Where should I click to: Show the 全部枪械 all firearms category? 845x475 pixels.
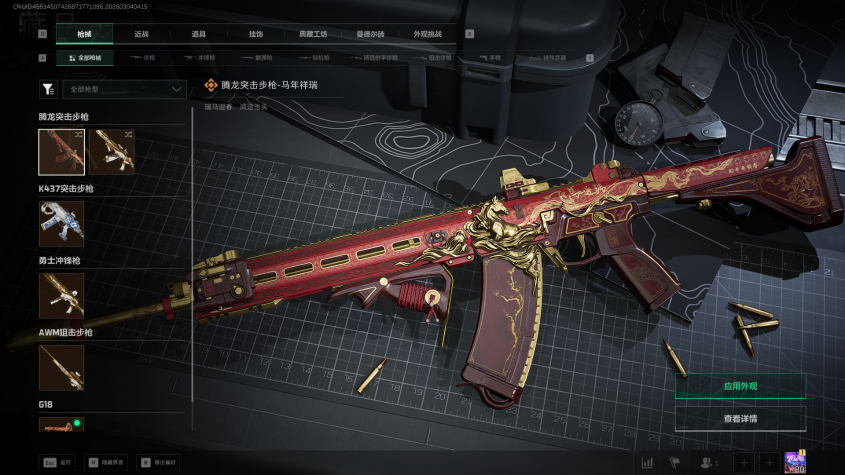(x=84, y=58)
